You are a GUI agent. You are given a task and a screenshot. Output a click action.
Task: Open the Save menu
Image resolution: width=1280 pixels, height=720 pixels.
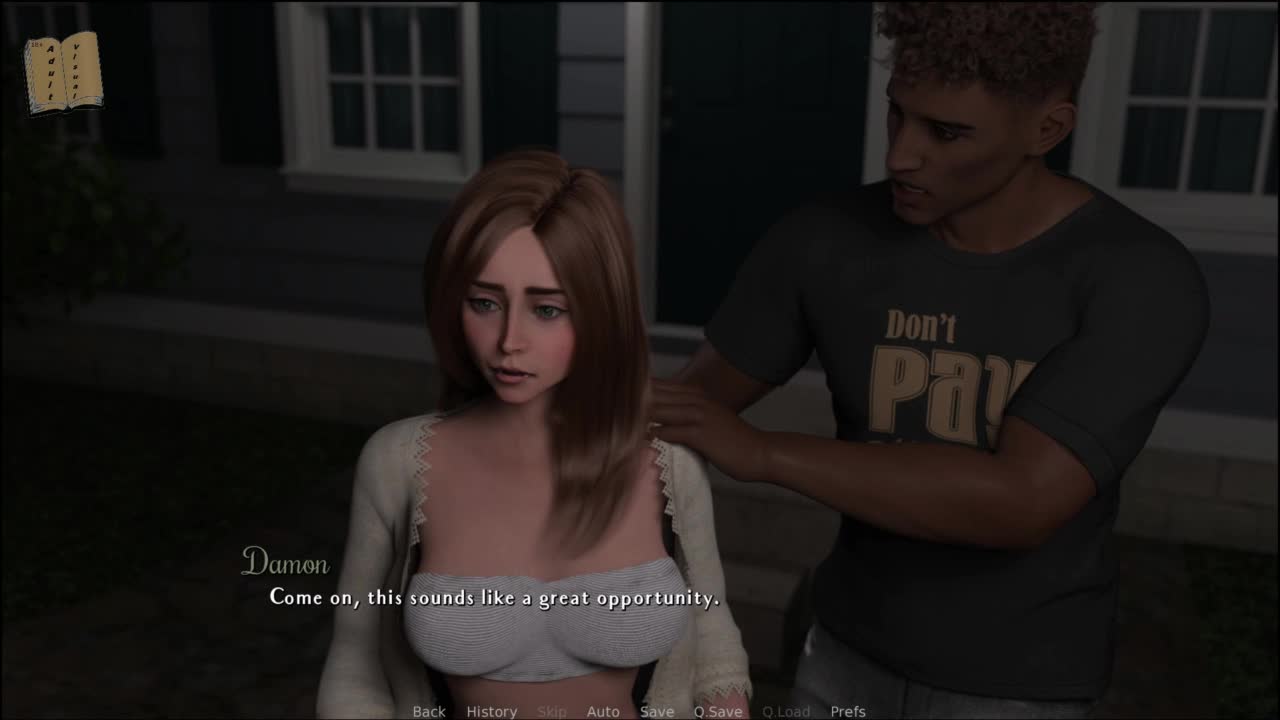click(657, 711)
